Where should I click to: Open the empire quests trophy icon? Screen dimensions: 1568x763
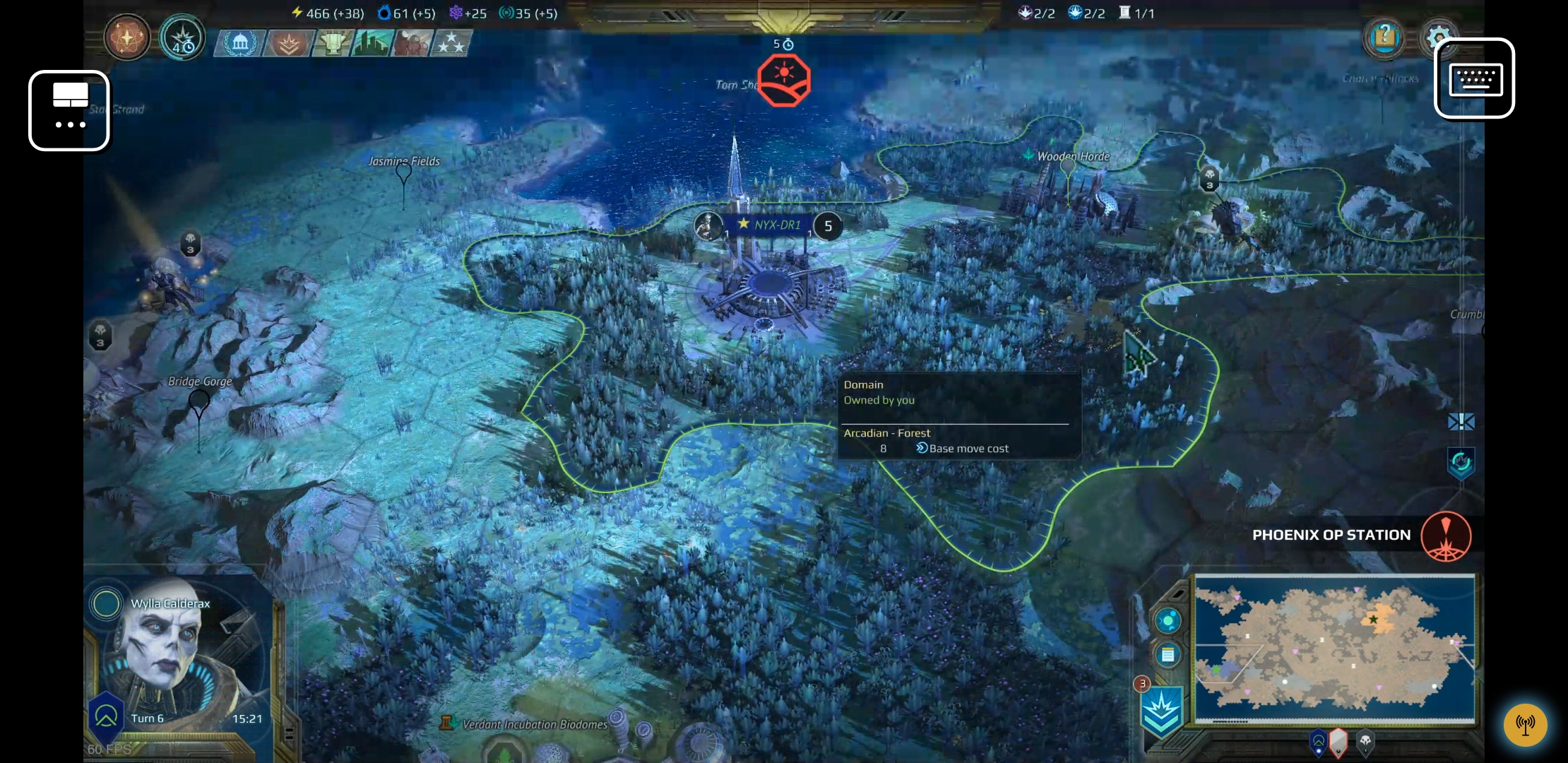pos(333,43)
